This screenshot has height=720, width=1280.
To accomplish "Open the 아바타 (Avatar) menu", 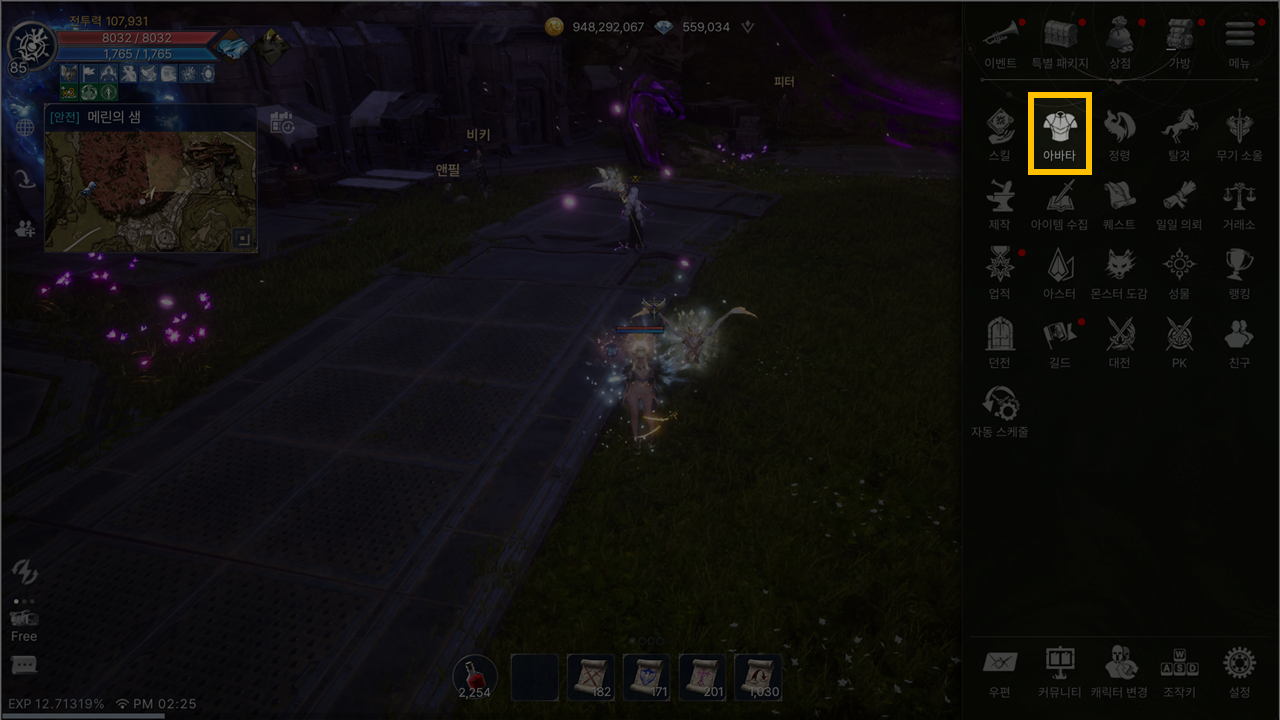I will [1059, 132].
